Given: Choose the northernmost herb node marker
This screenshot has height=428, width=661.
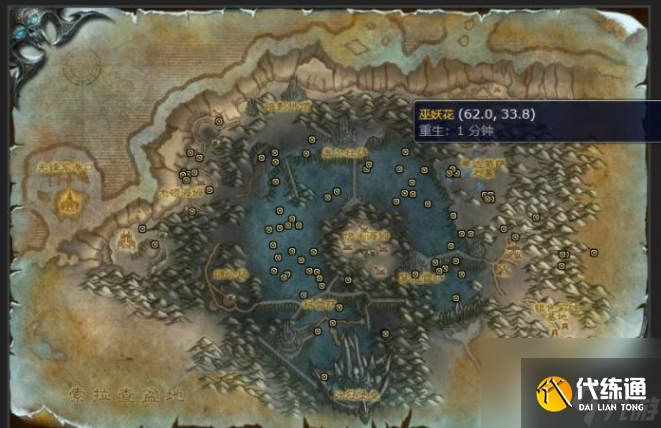Looking at the screenshot, I should coord(219,120).
